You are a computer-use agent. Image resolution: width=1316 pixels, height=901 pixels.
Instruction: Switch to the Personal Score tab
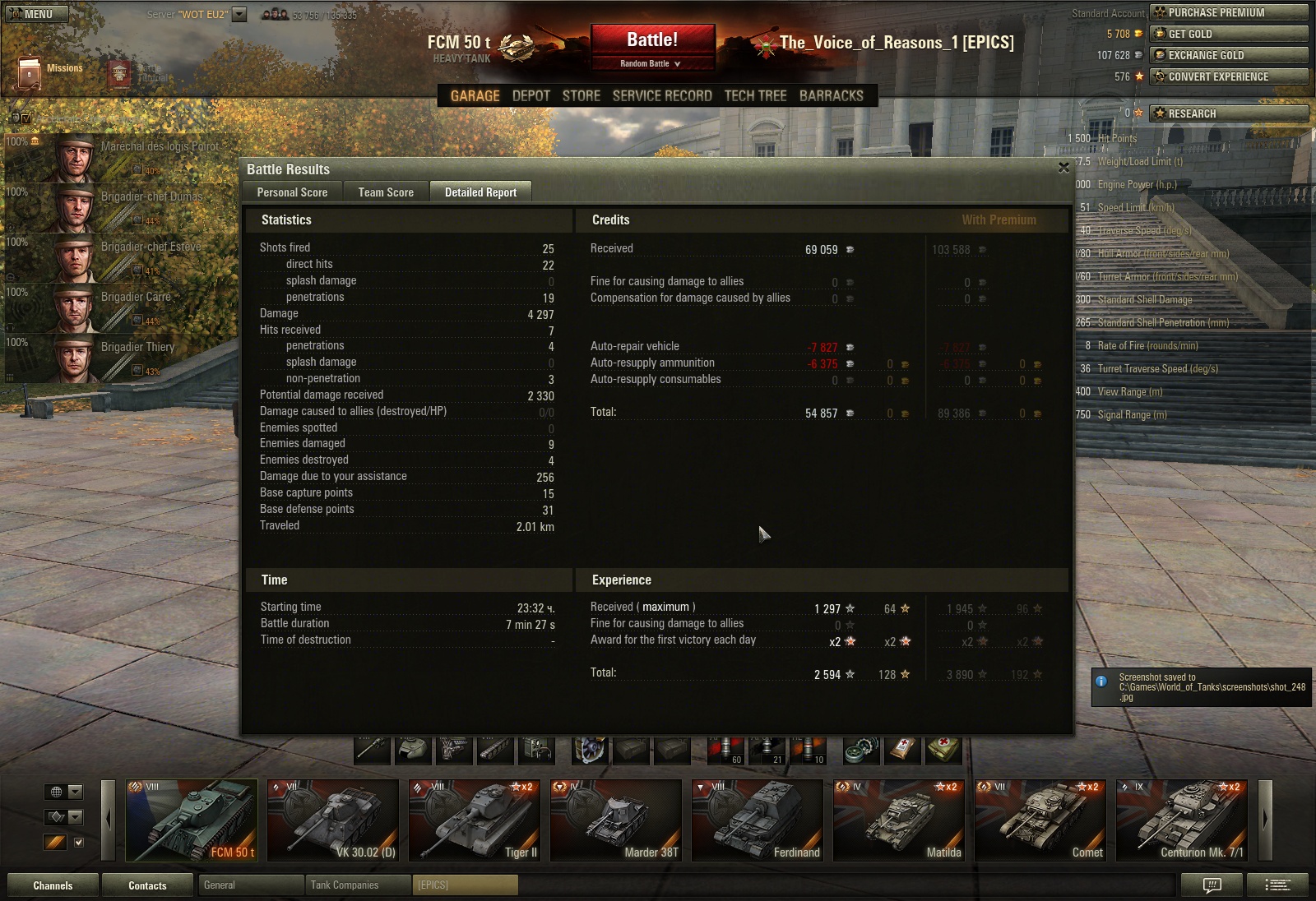pos(292,192)
